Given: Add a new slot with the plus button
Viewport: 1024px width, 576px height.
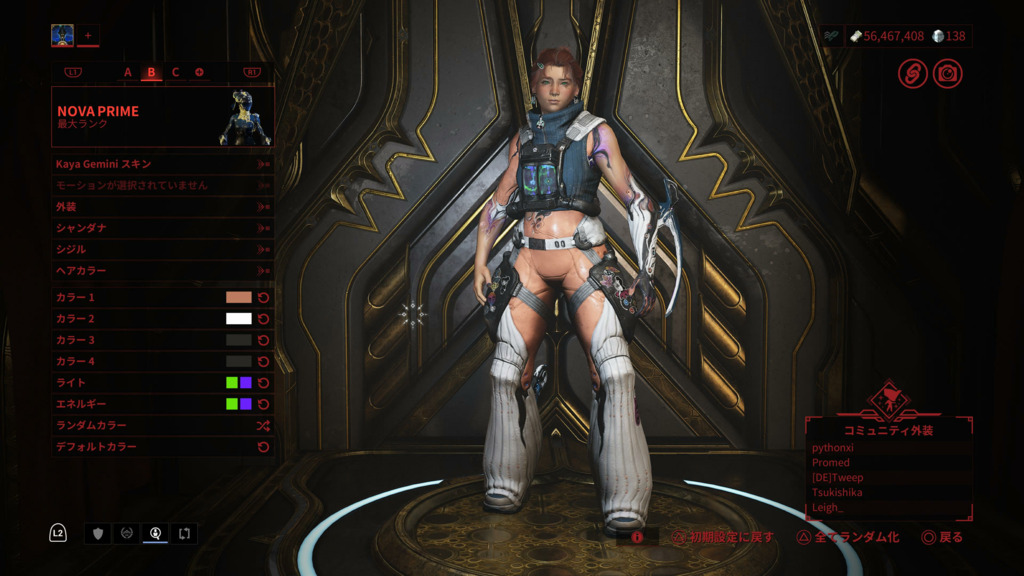Looking at the screenshot, I should pos(88,36).
